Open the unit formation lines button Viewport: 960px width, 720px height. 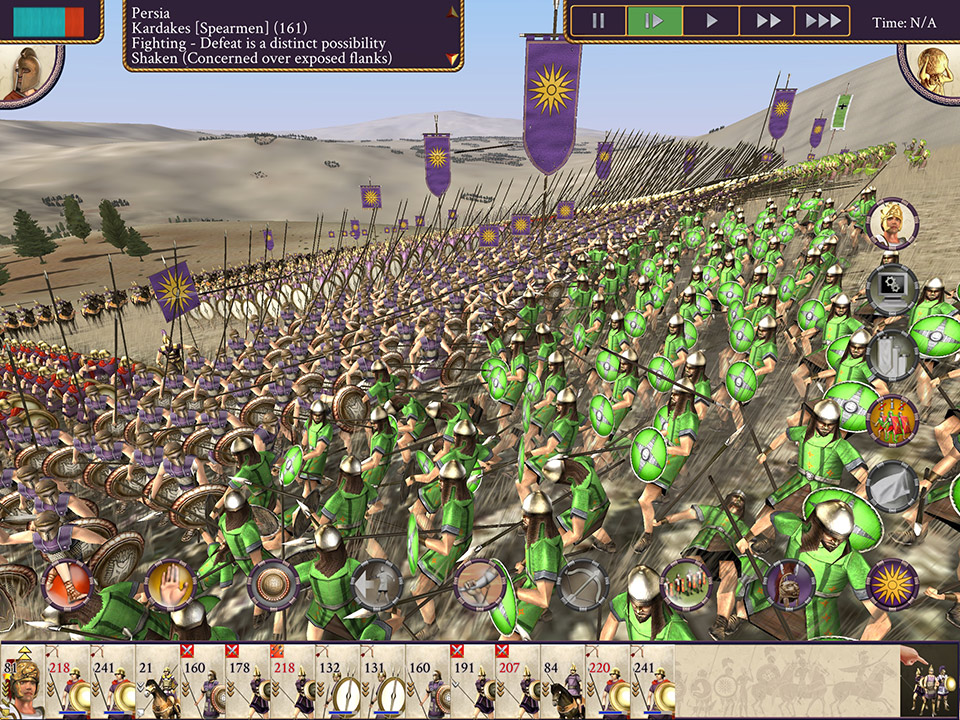(x=686, y=584)
